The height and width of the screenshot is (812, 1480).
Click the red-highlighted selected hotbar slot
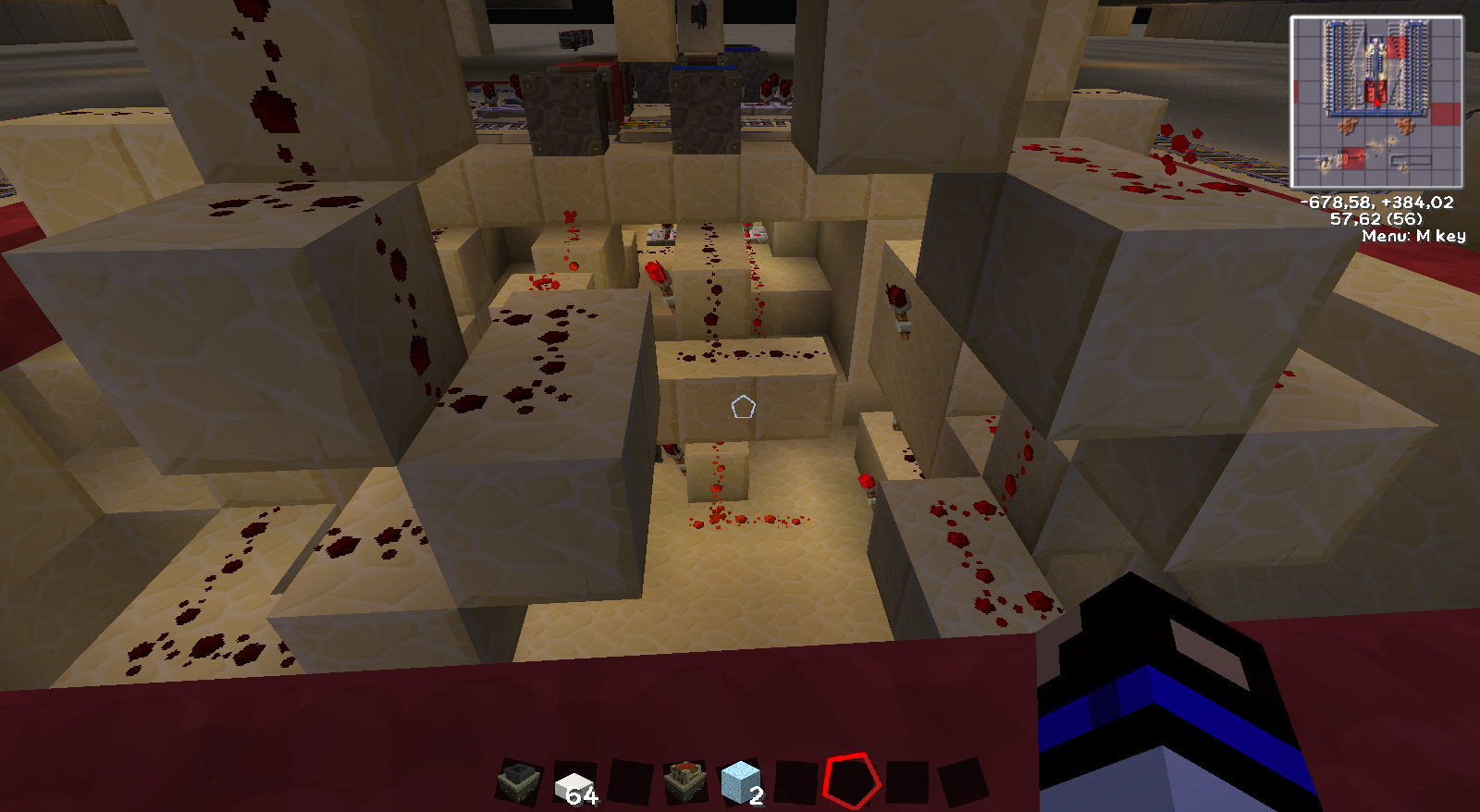851,781
